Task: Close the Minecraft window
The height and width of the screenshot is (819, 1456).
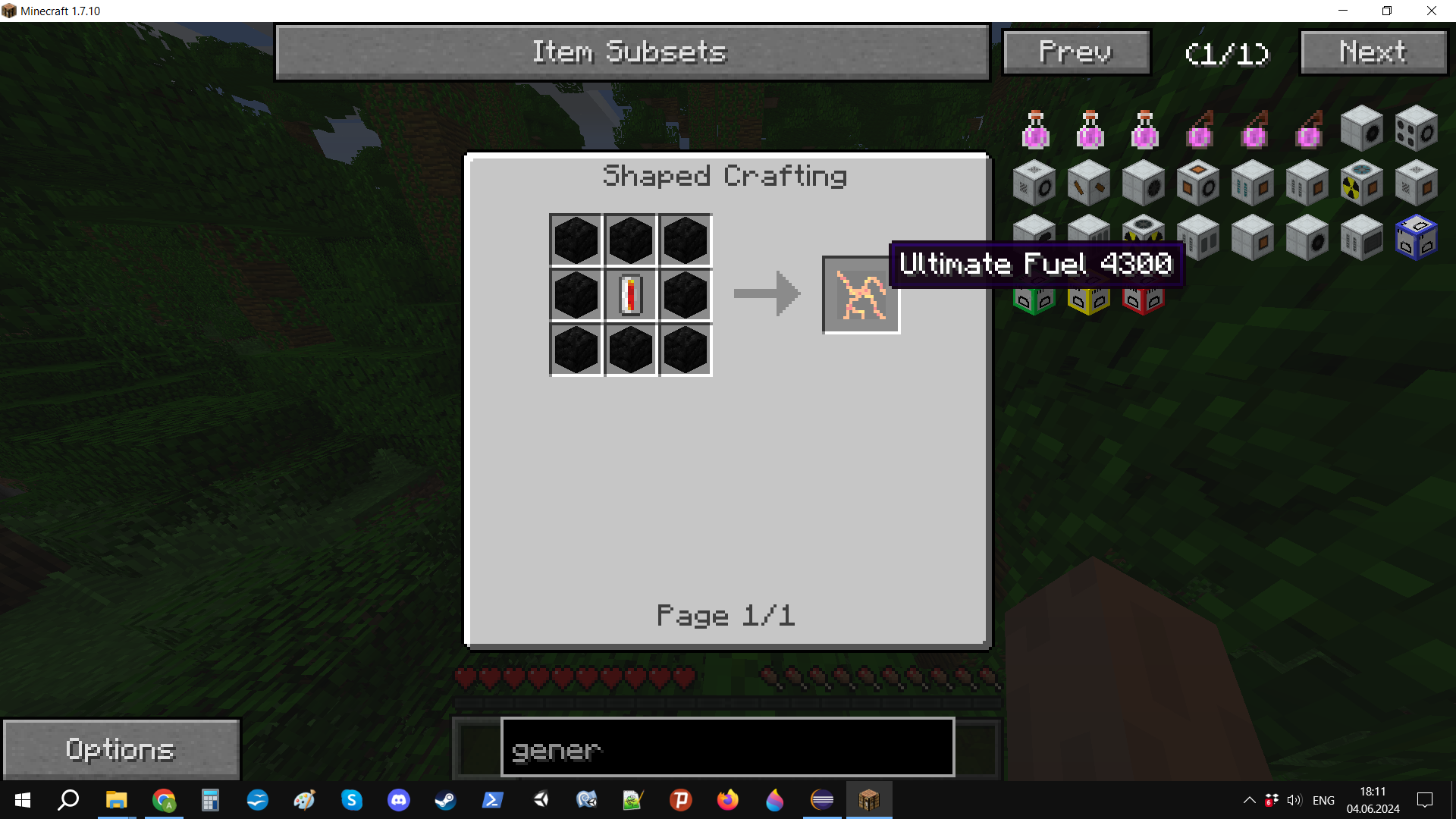Action: [x=1431, y=11]
